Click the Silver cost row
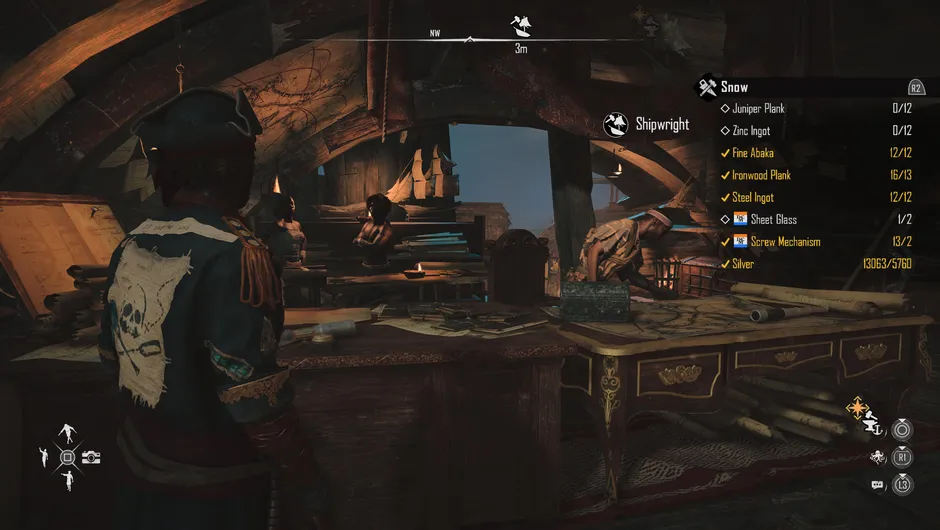This screenshot has width=940, height=530. click(x=743, y=264)
